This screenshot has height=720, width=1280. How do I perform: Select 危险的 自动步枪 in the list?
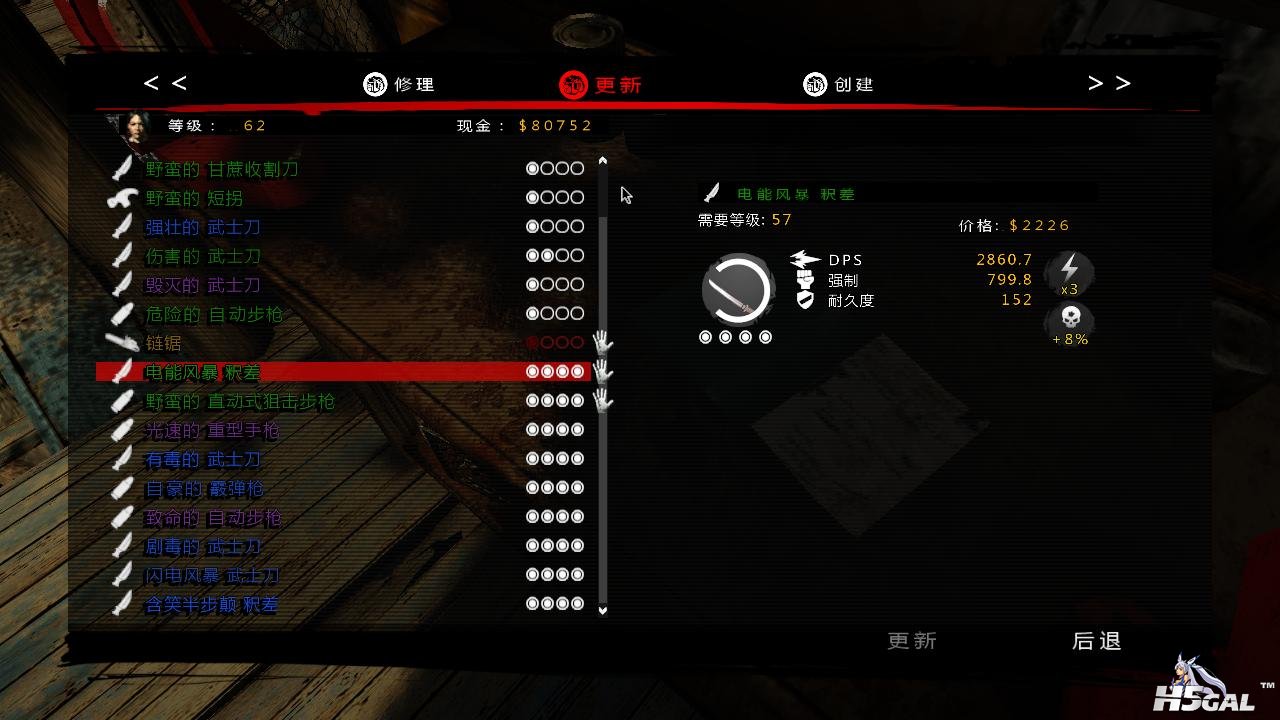(214, 314)
